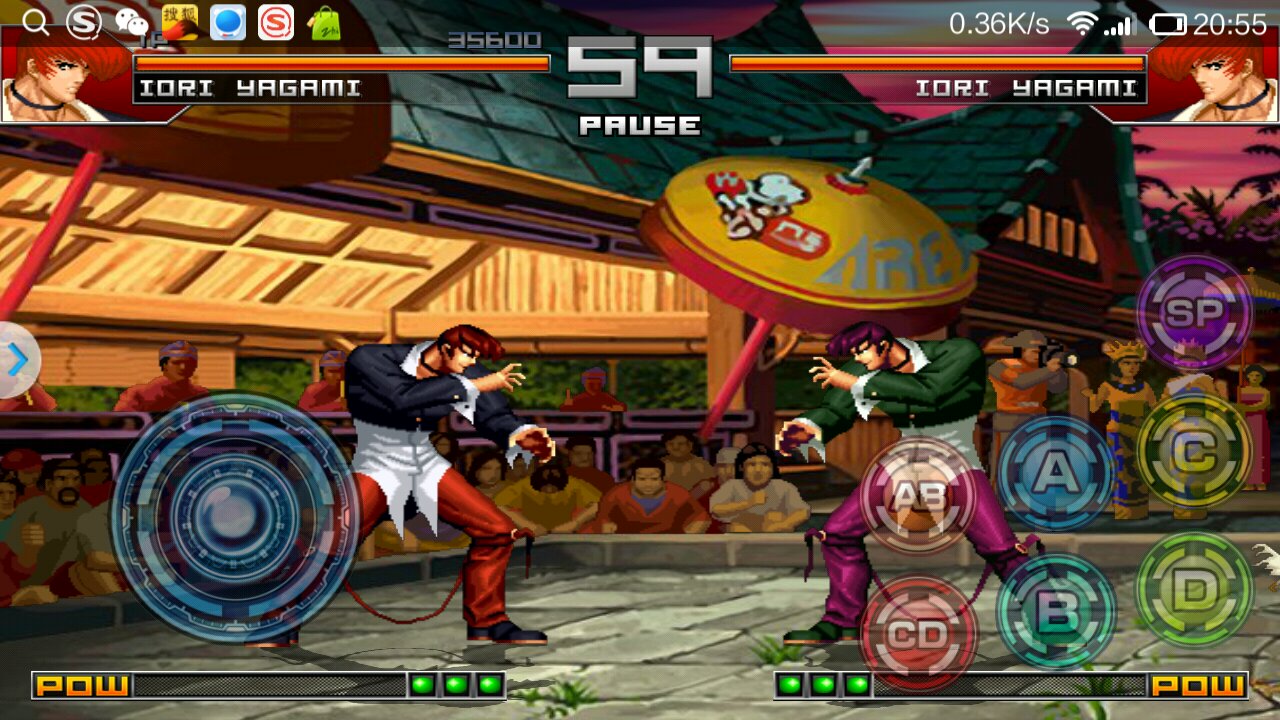Tap the purple SP special button
This screenshot has height=720, width=1280.
coord(1194,313)
